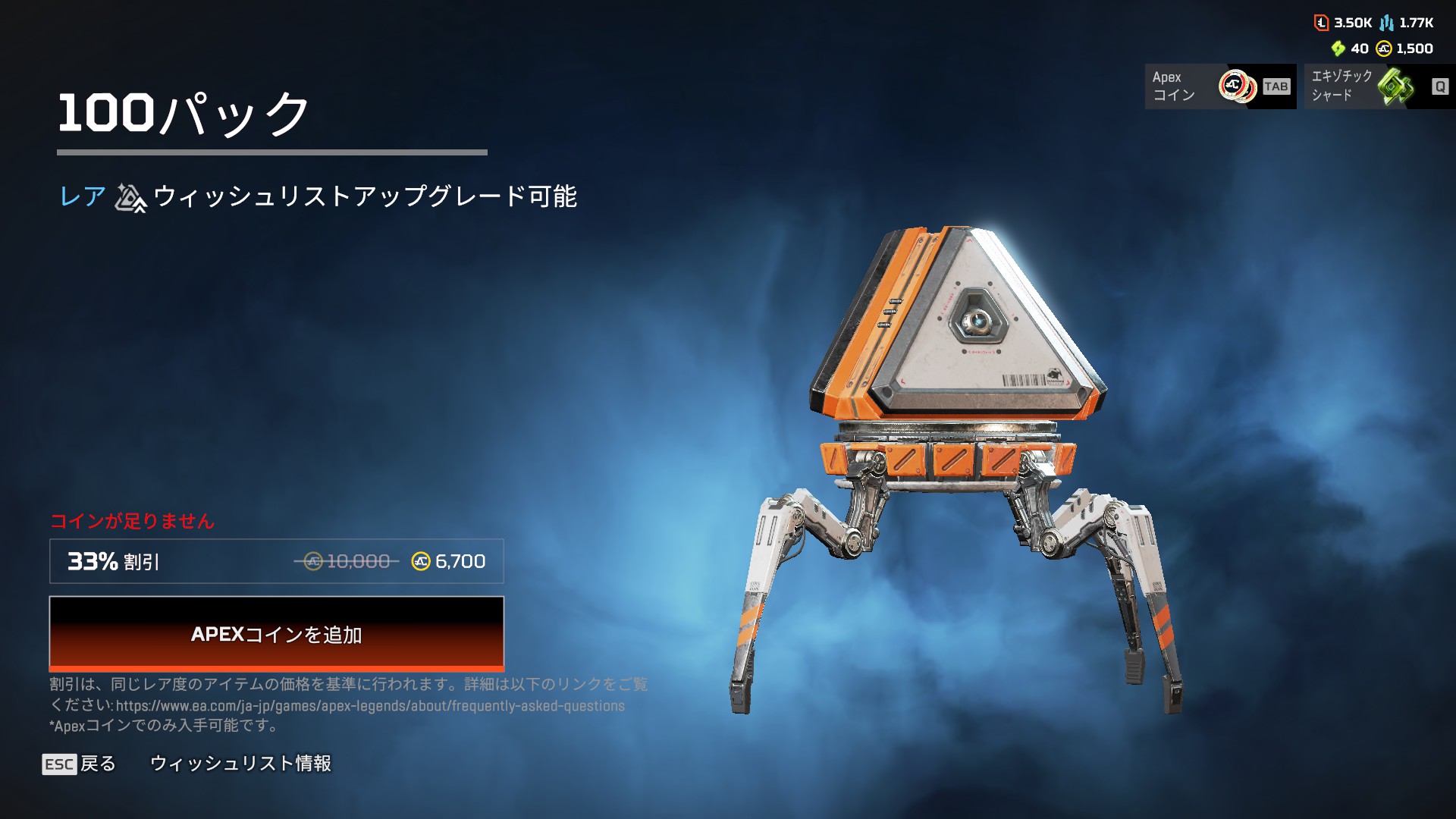
Task: Go back with the 戻る button
Action: pyautogui.click(x=80, y=764)
